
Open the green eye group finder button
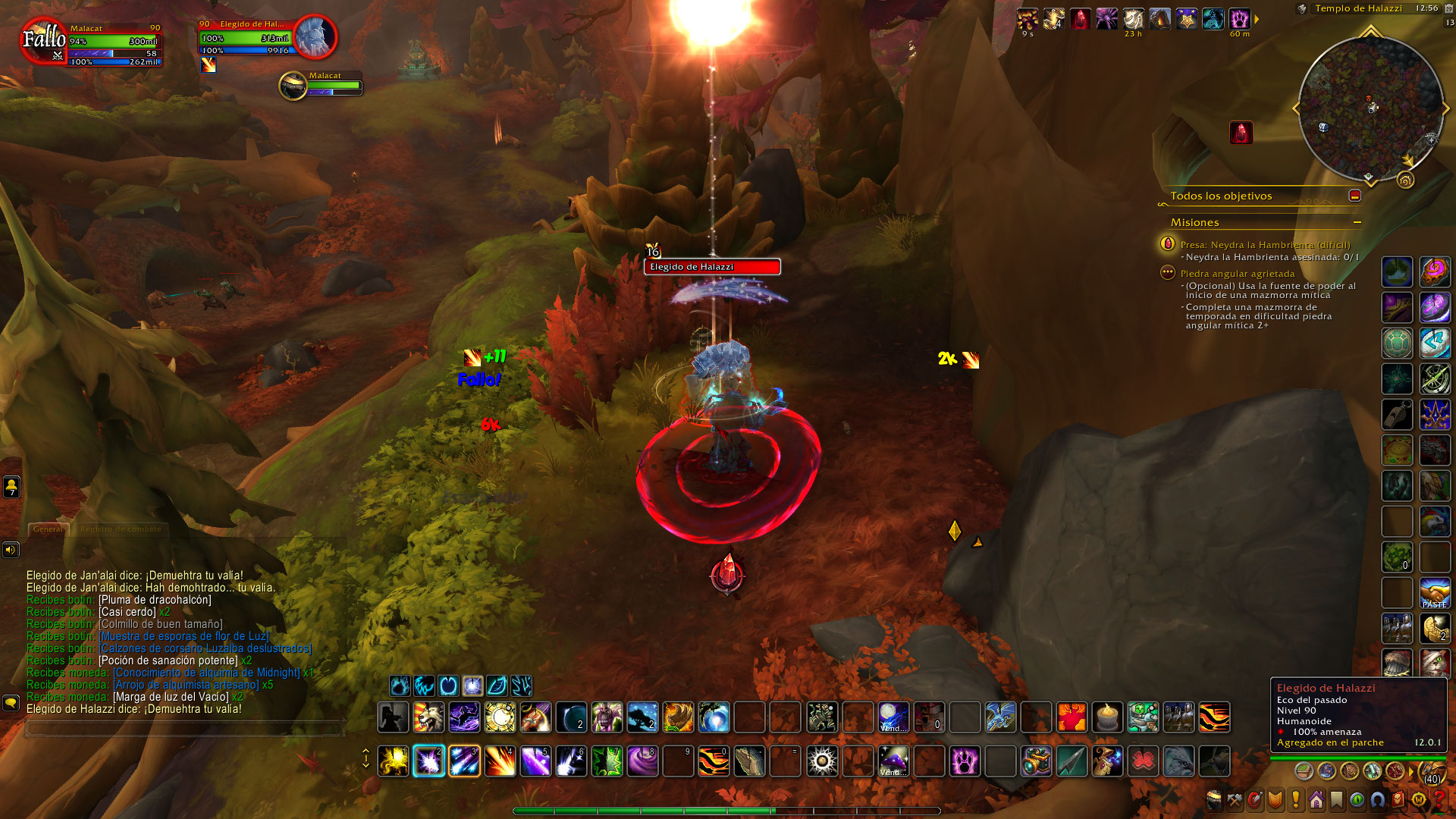(x=1357, y=800)
